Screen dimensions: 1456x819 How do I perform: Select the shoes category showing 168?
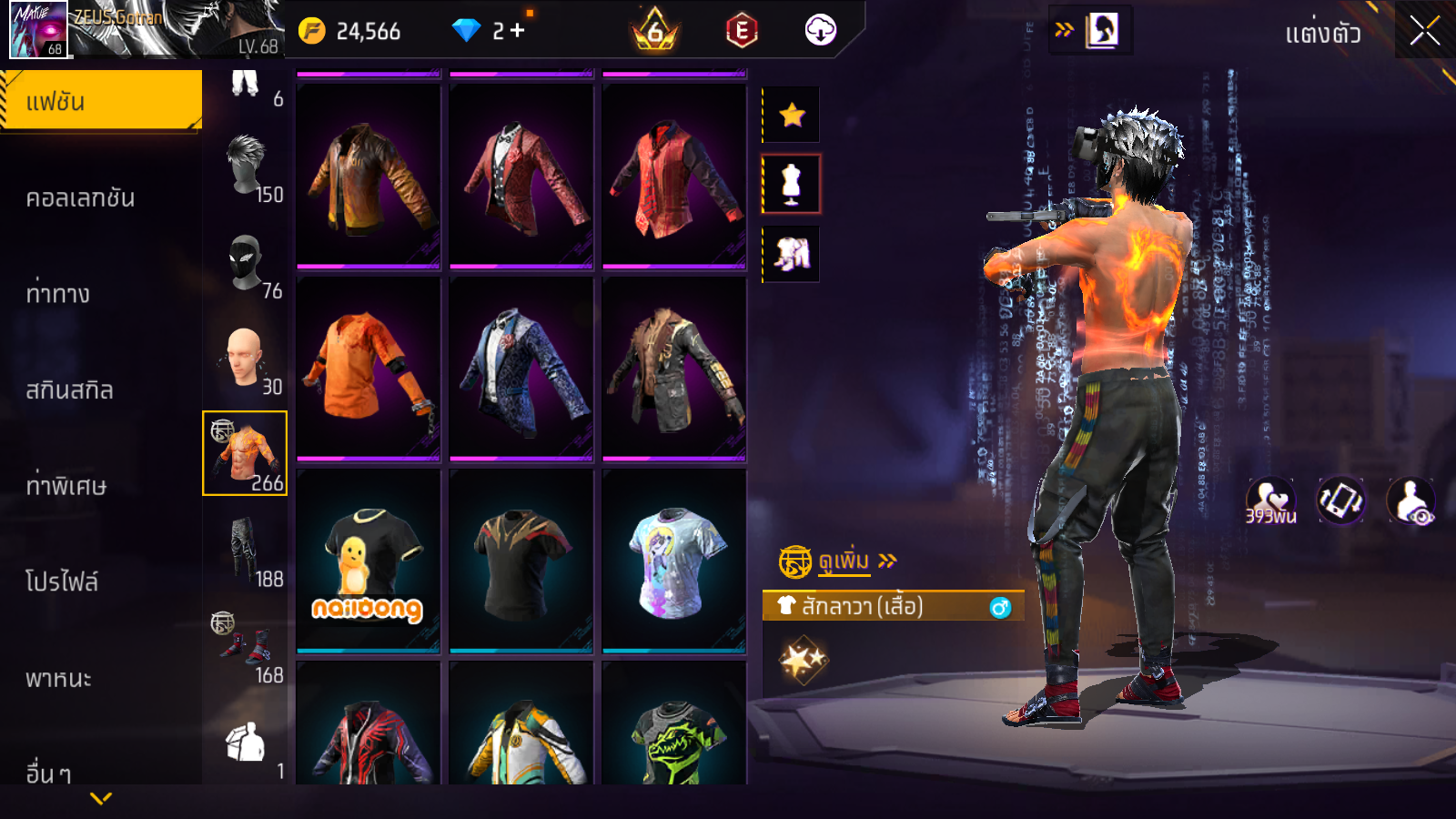(x=245, y=646)
